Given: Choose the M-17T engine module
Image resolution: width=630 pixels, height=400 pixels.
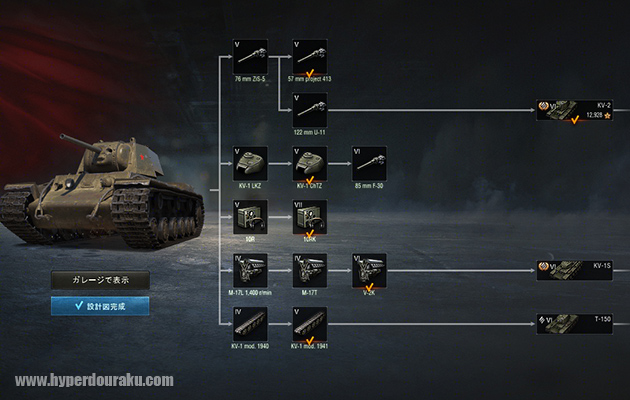Looking at the screenshot, I should [x=310, y=271].
